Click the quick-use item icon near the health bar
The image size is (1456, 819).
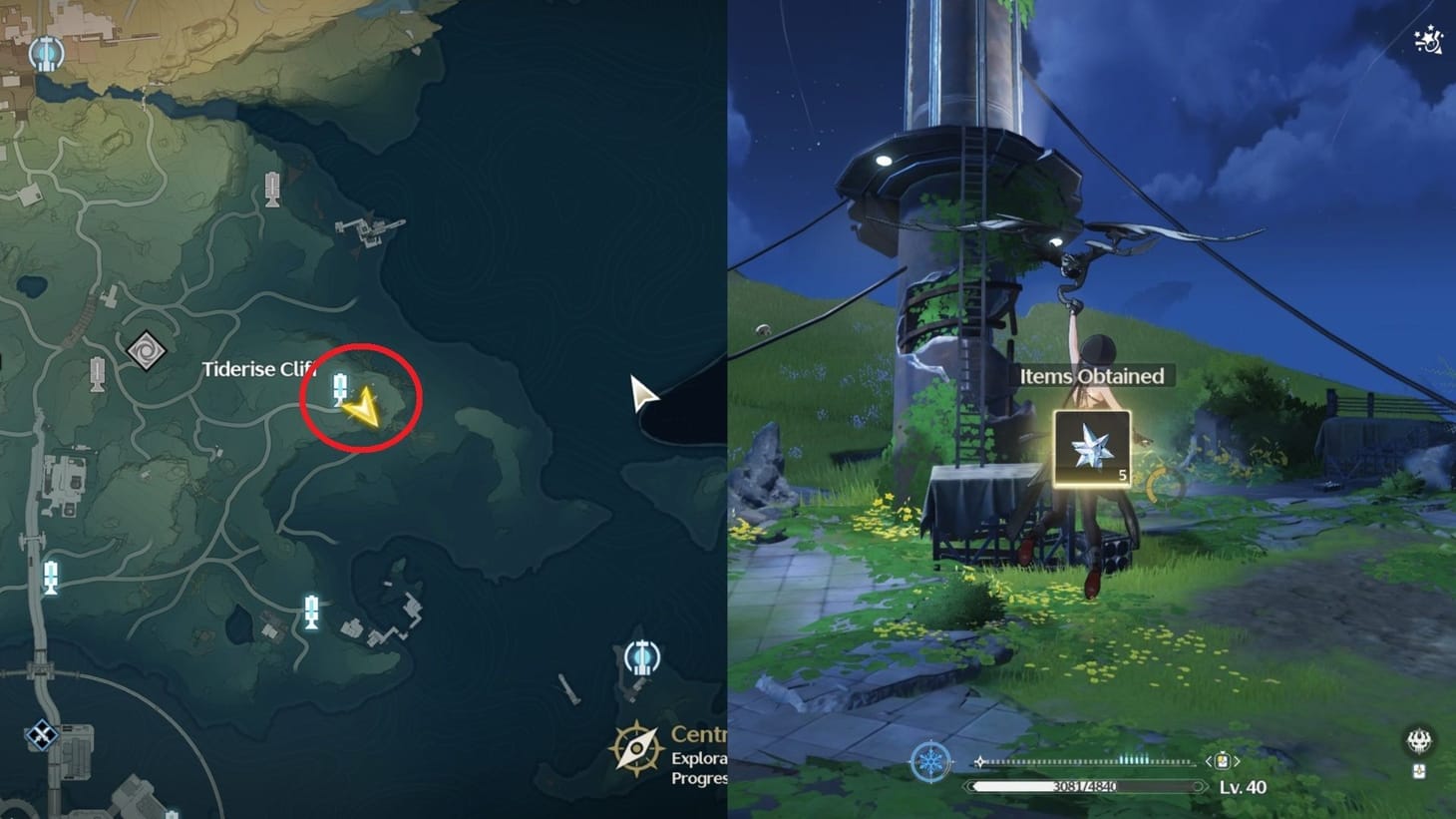[x=1222, y=760]
